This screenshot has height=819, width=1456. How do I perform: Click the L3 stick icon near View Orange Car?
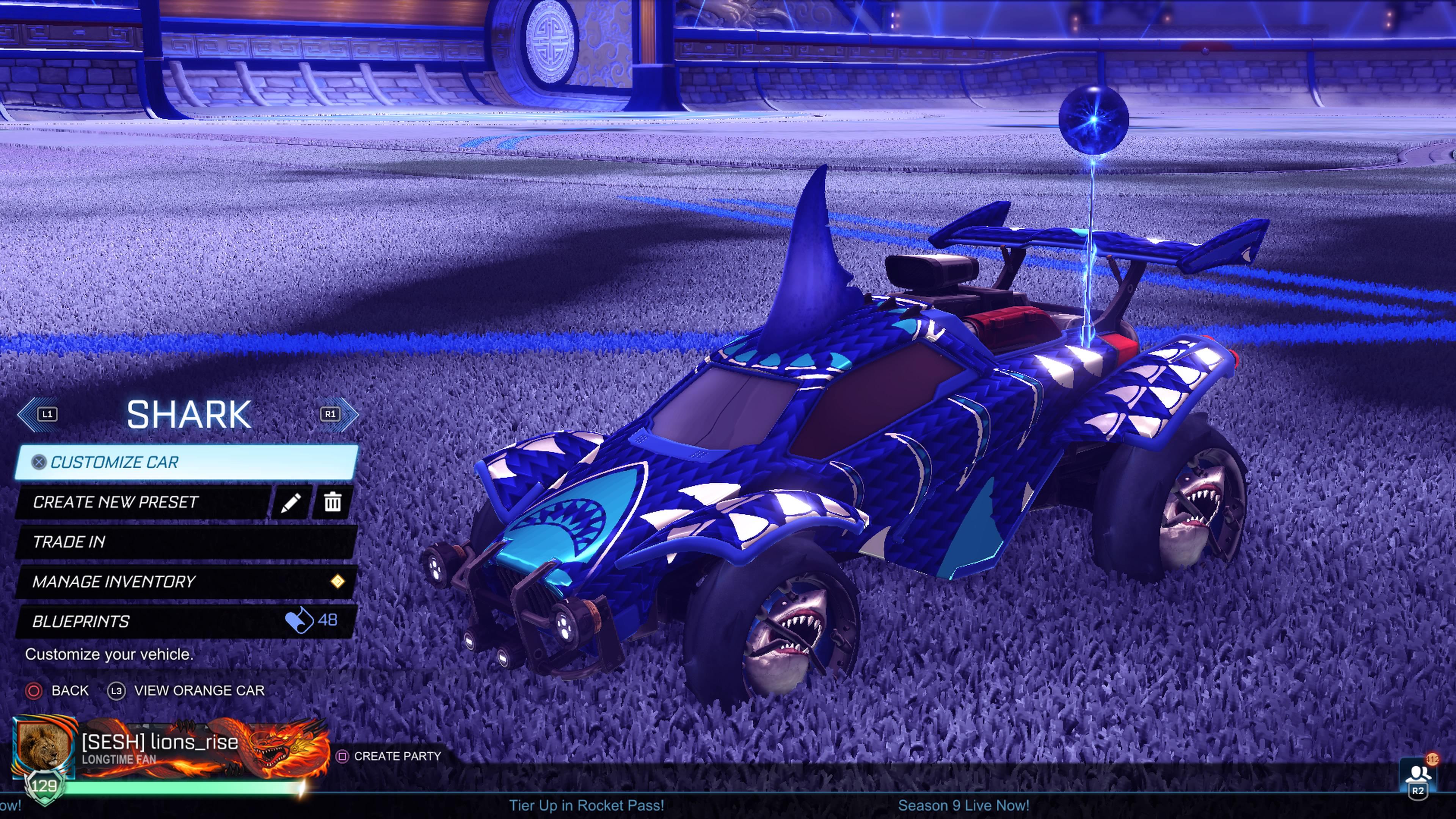[116, 691]
